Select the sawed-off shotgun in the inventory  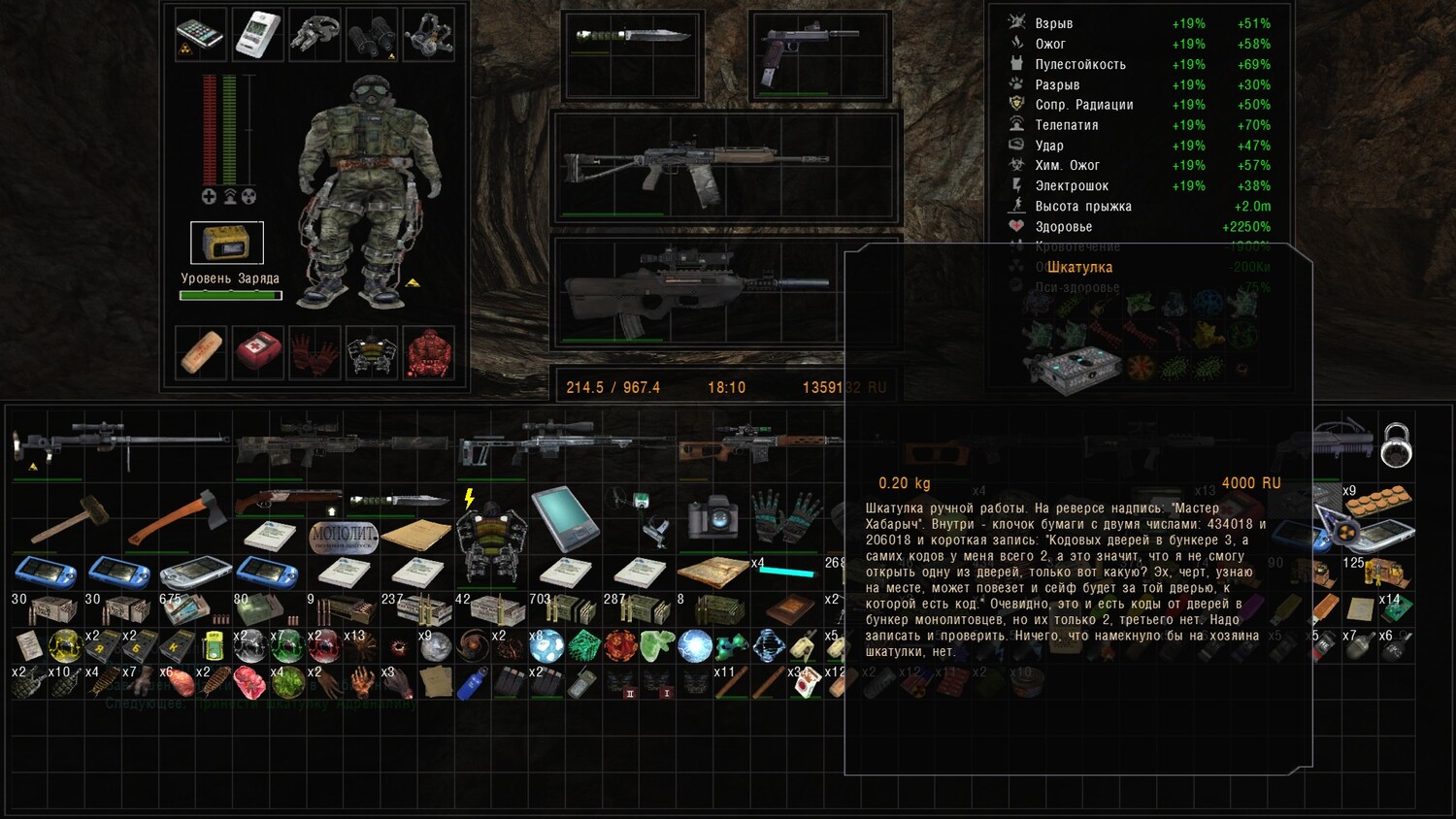(x=286, y=501)
